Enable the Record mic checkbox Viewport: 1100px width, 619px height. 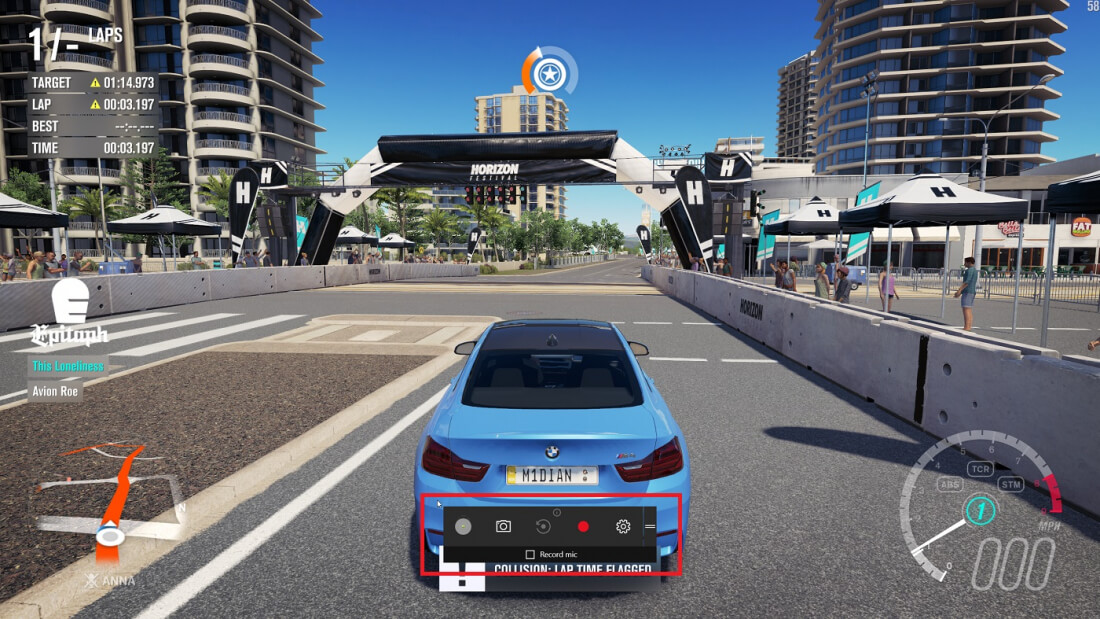click(x=530, y=554)
